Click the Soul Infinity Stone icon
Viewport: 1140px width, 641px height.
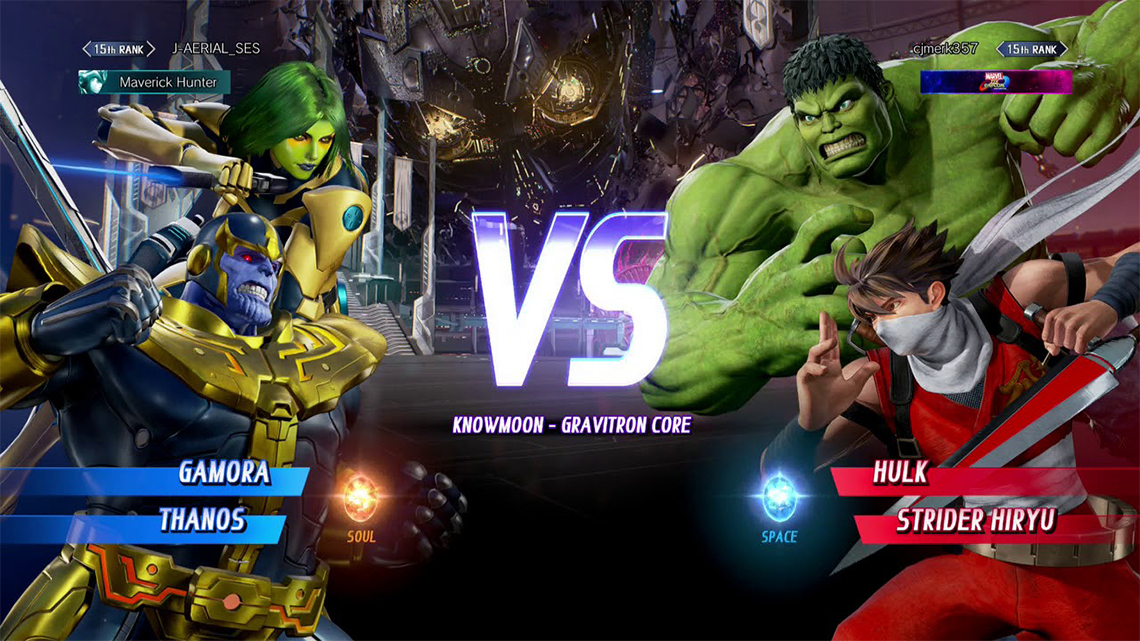361,496
